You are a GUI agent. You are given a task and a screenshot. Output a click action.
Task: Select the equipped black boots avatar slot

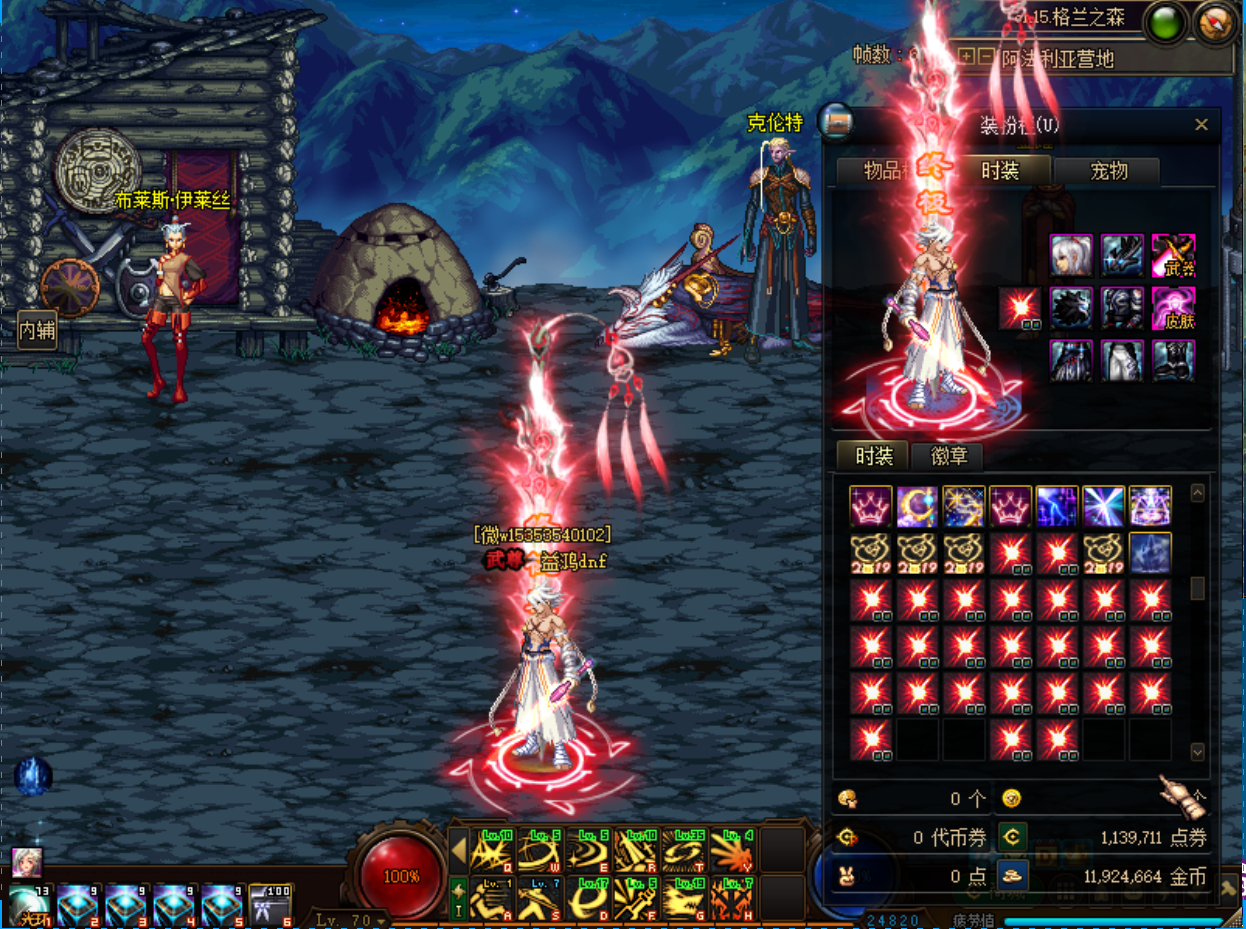(1173, 360)
